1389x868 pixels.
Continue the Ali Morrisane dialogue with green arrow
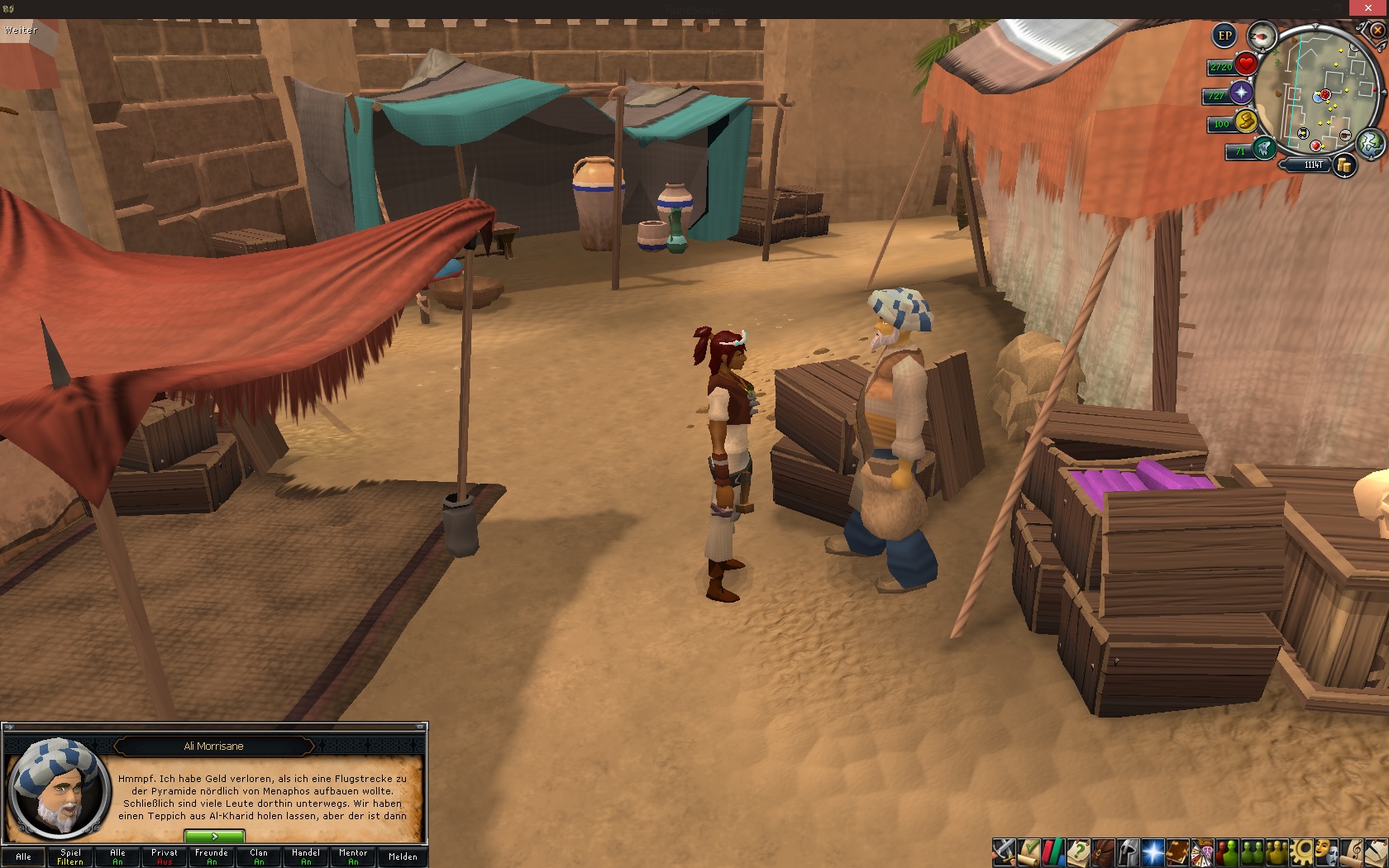(x=214, y=837)
